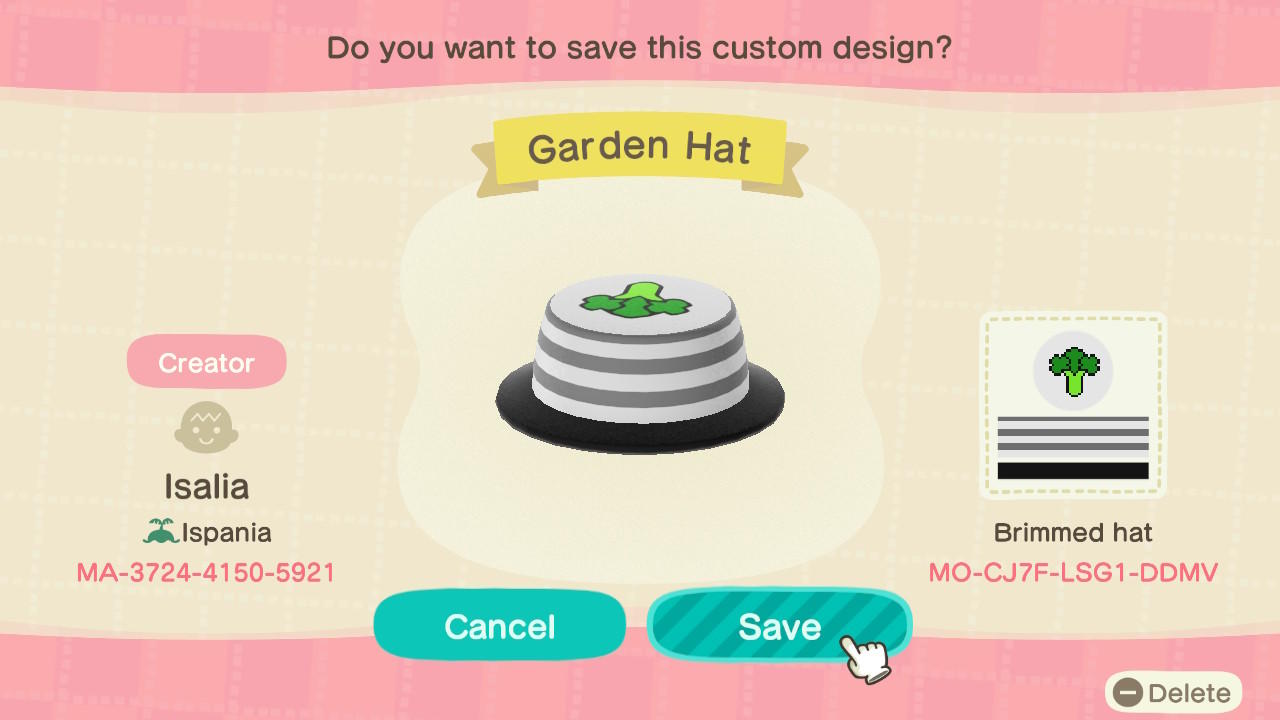This screenshot has height=720, width=1280.
Task: Click the pink Creator badge
Action: pyautogui.click(x=206, y=361)
